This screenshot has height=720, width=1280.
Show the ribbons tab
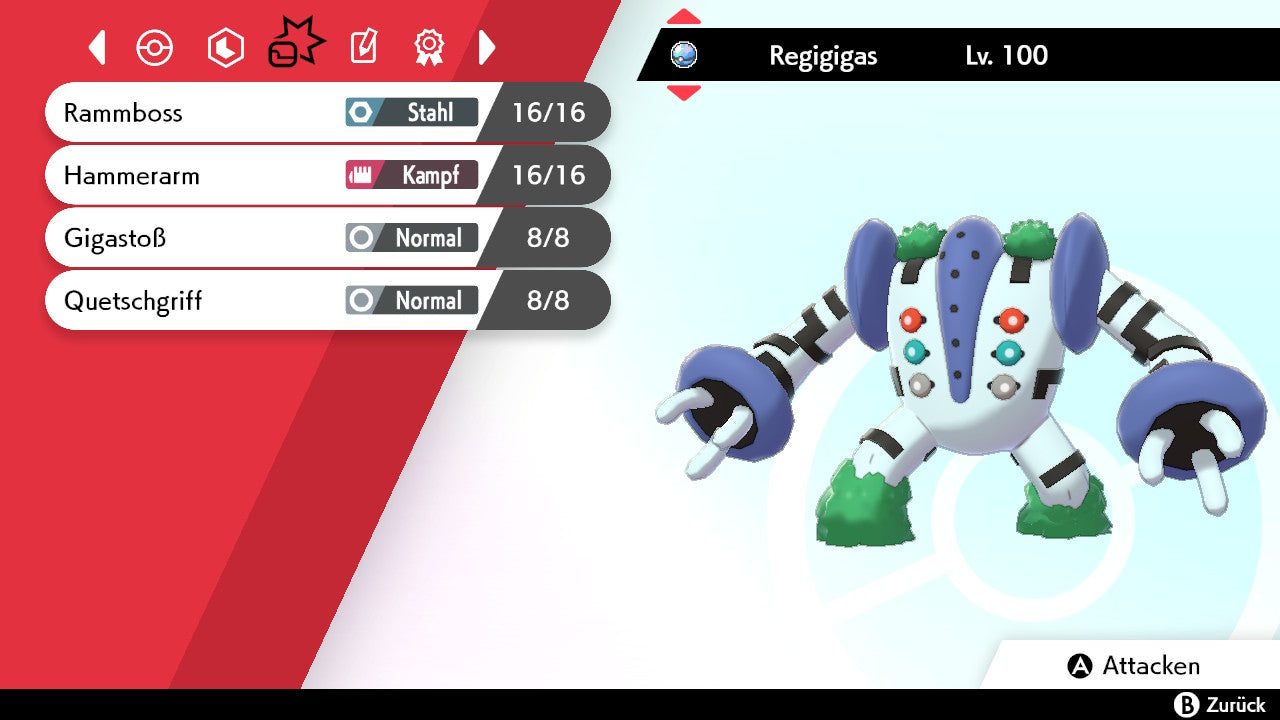pos(428,47)
